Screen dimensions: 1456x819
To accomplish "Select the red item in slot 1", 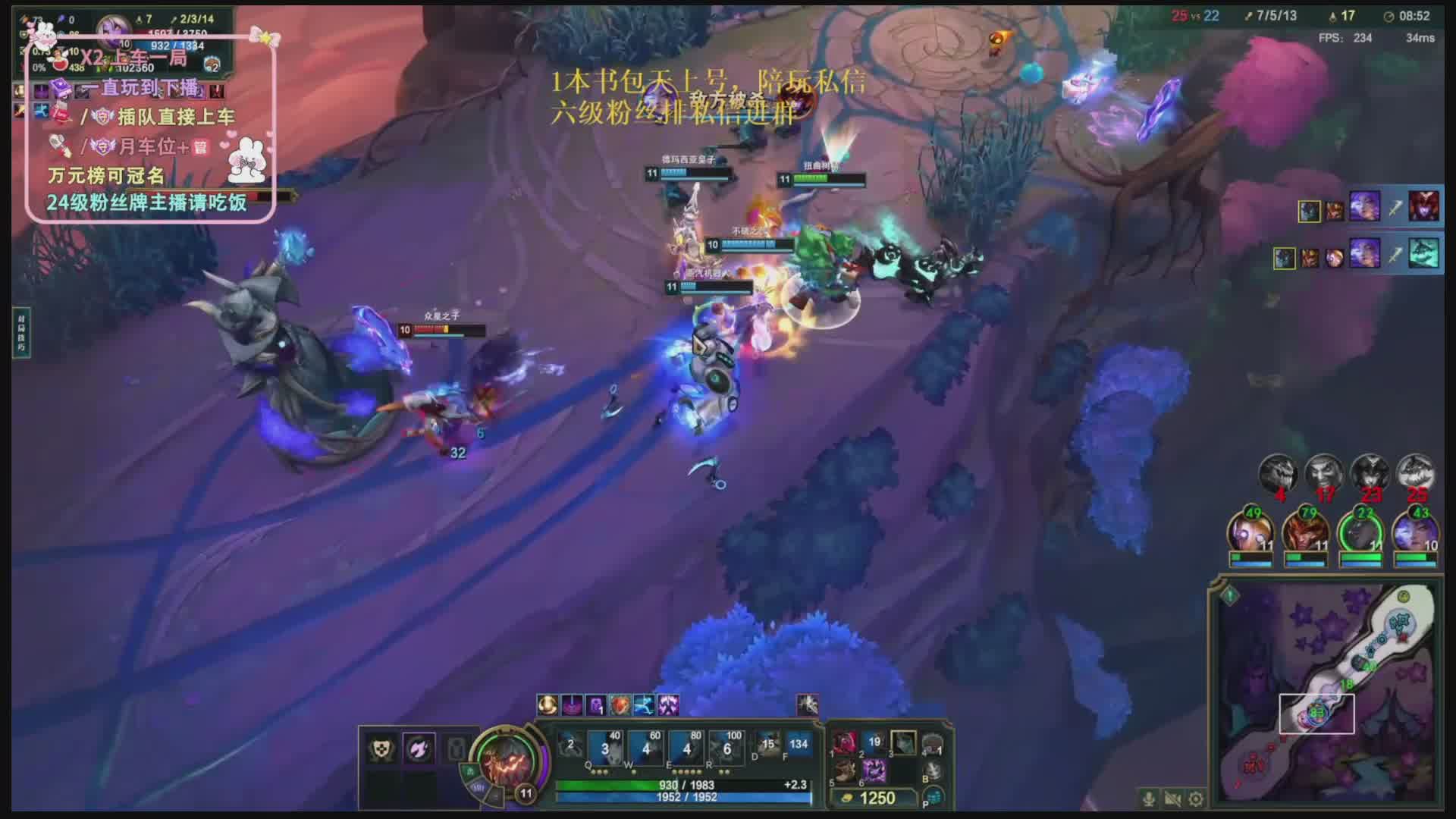I will [845, 743].
